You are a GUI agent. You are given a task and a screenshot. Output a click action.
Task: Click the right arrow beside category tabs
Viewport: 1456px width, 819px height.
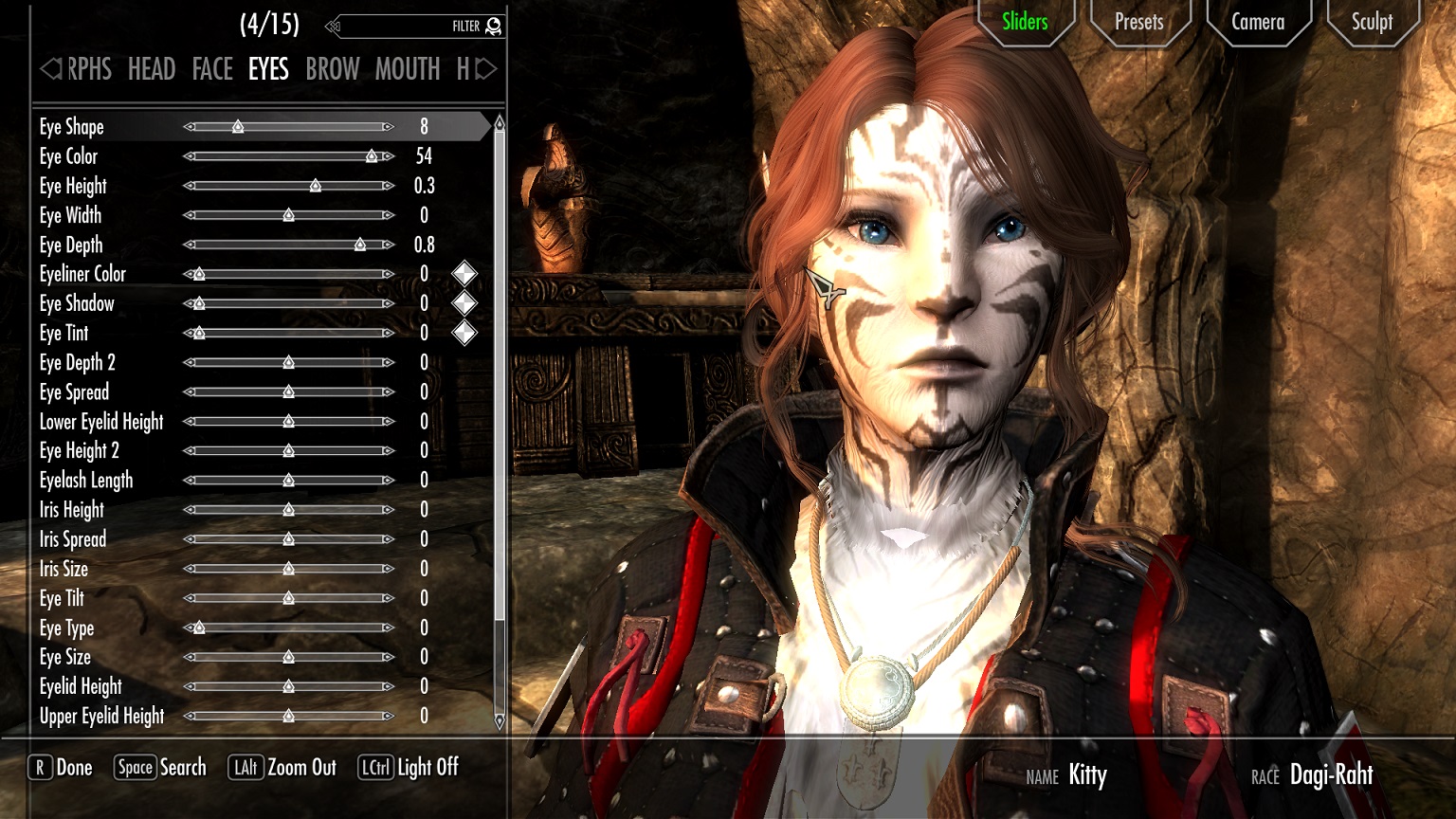pos(486,69)
